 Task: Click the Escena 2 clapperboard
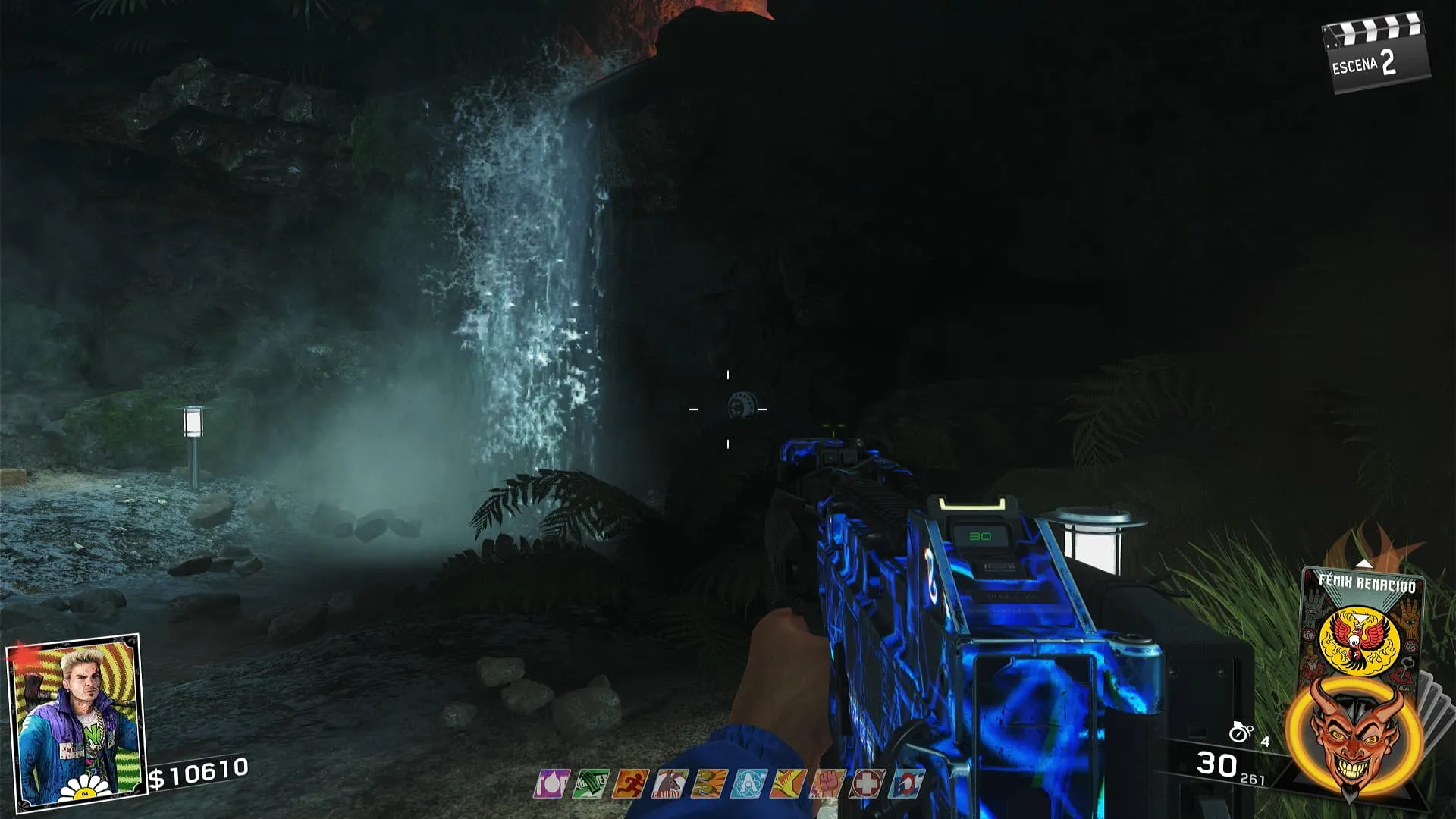click(x=1375, y=55)
